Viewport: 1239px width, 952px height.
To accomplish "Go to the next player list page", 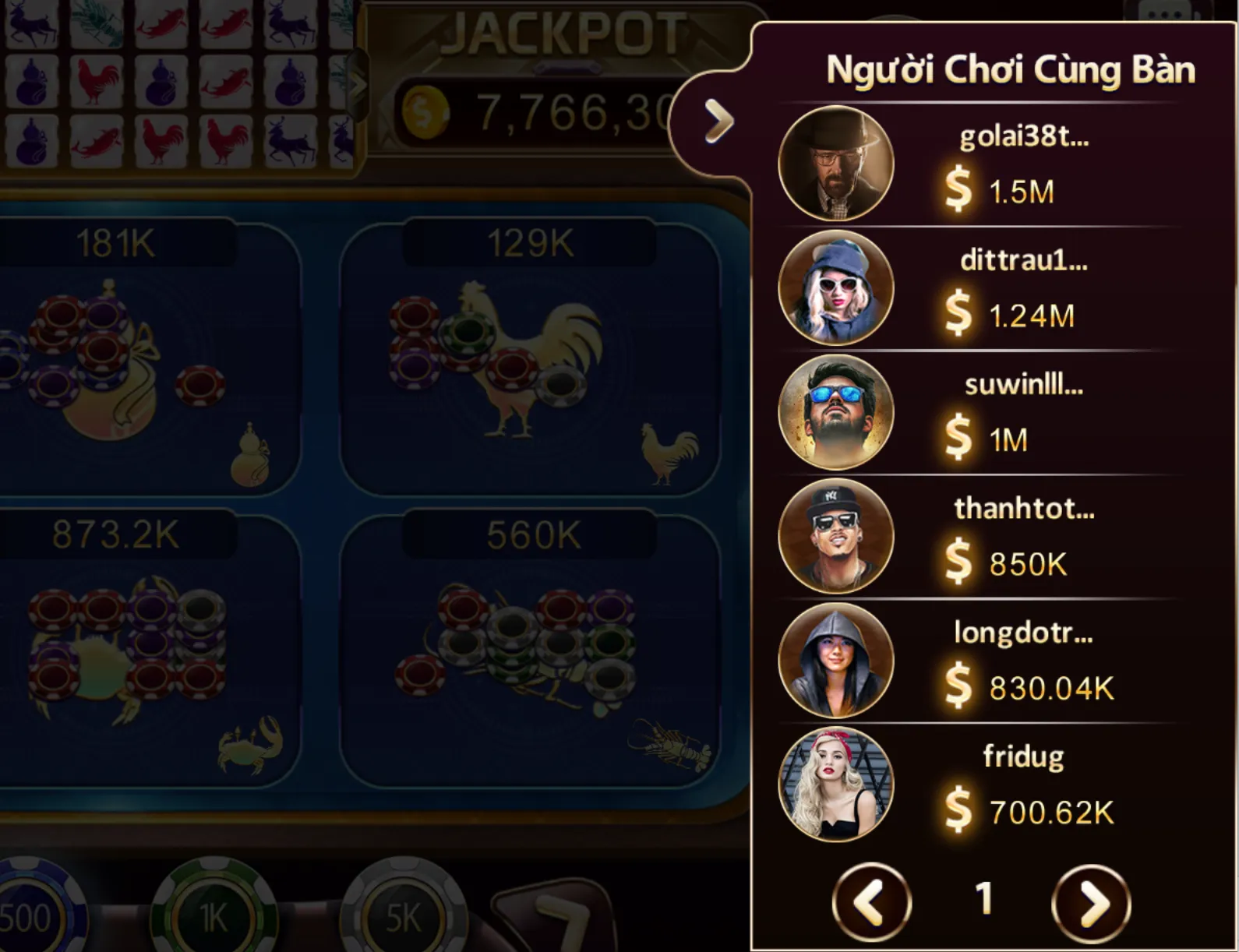I will point(1090,903).
